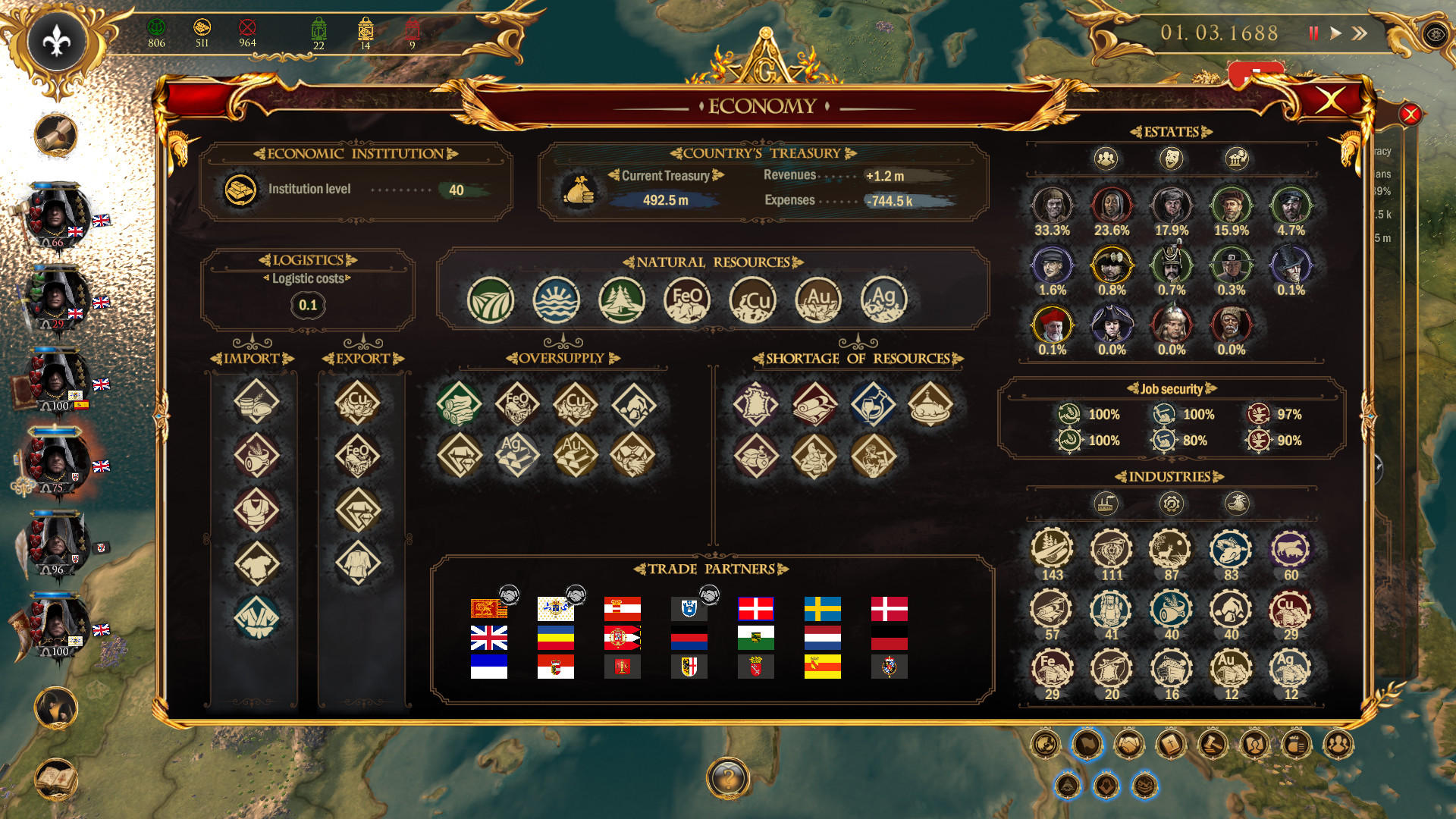Pause the game time
The height and width of the screenshot is (819, 1456).
(x=1314, y=33)
